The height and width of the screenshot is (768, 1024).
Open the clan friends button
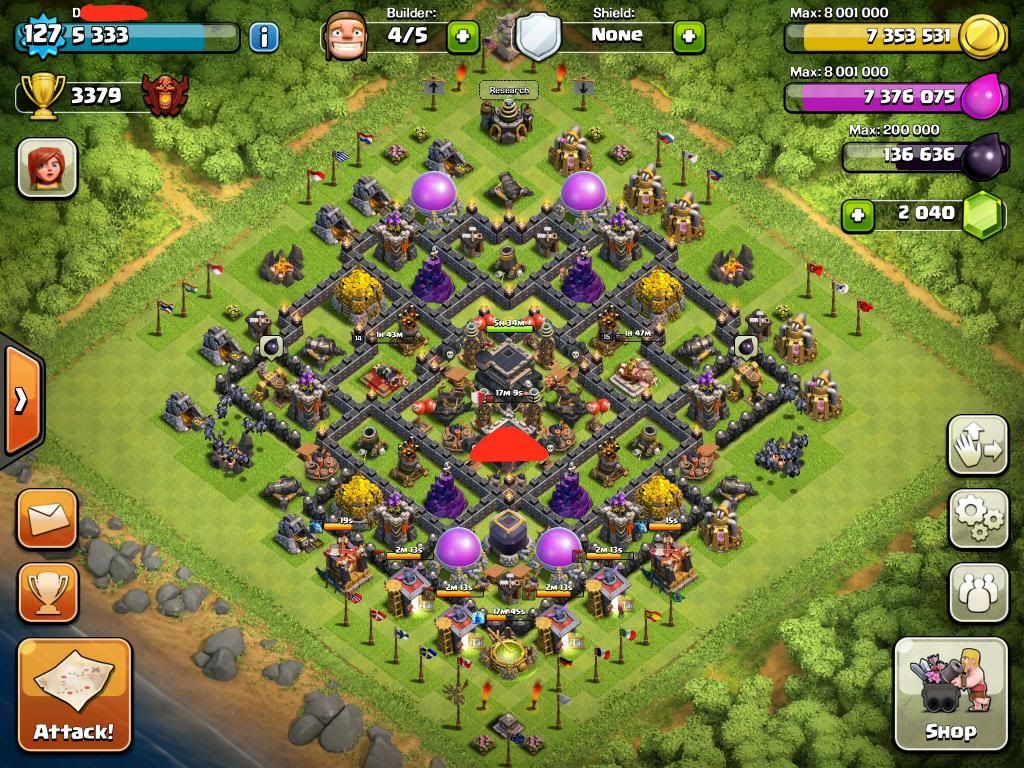pyautogui.click(x=978, y=592)
